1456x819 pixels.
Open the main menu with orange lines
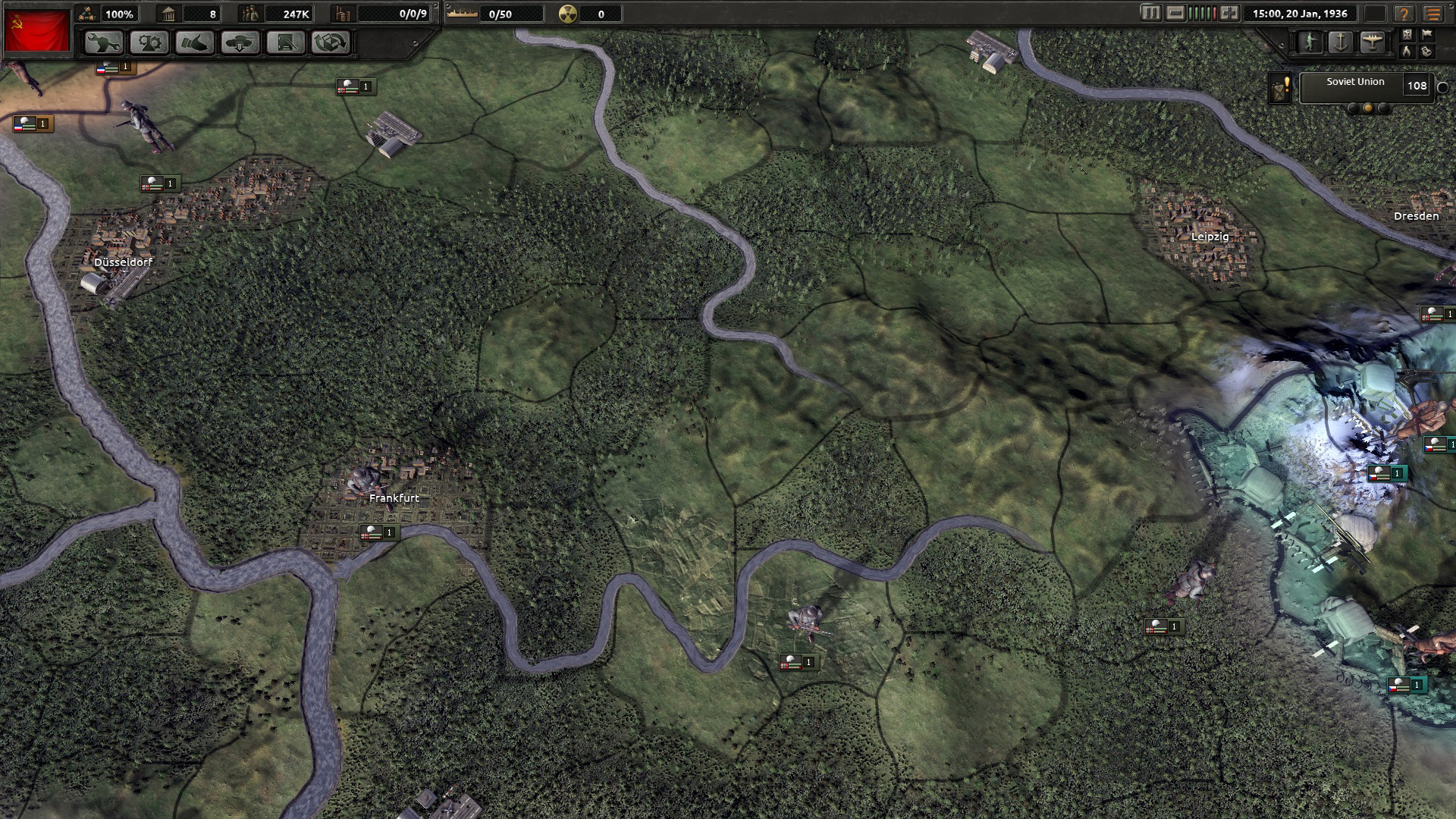(1432, 14)
